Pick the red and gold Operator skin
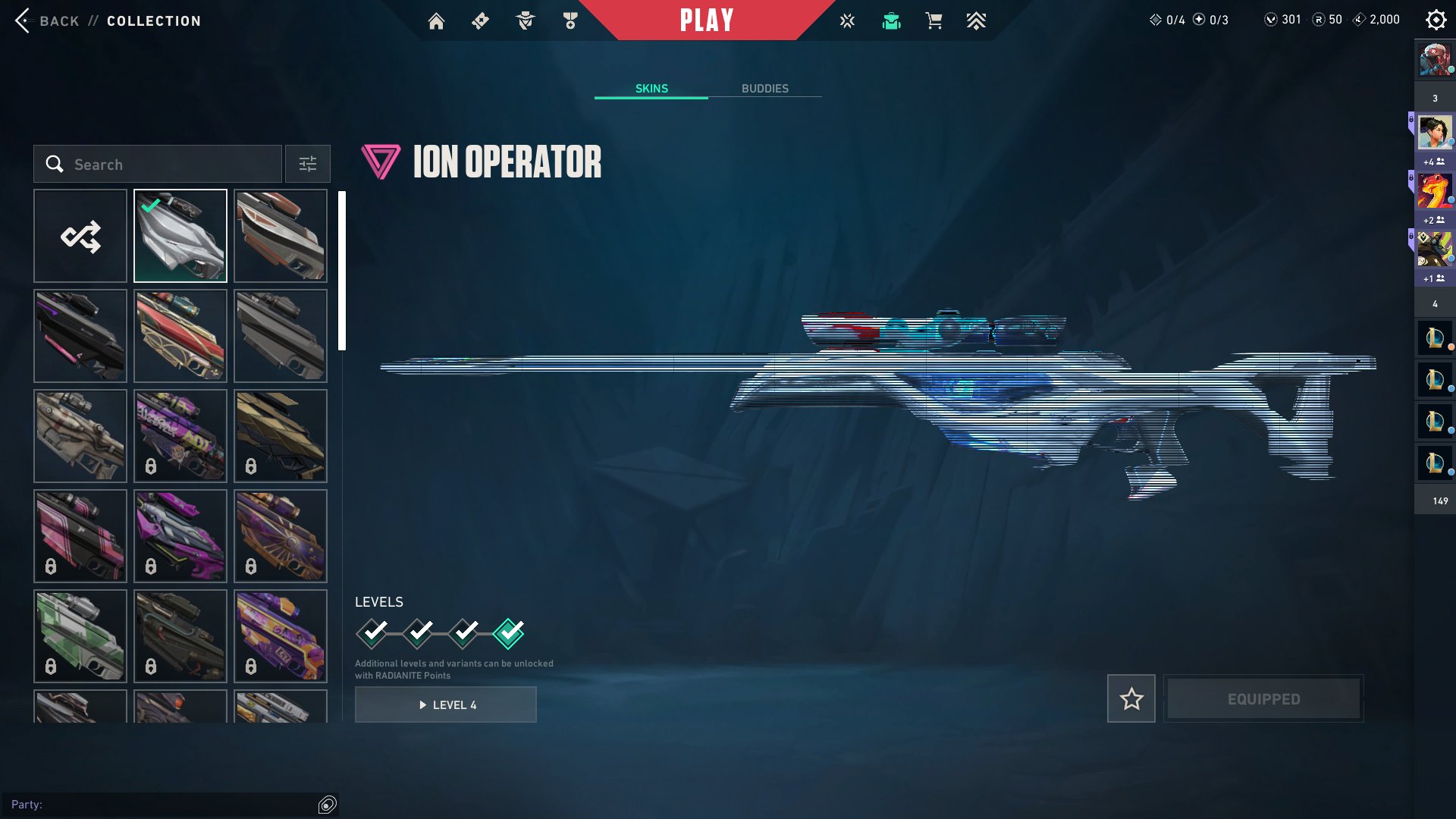This screenshot has height=819, width=1456. click(180, 336)
